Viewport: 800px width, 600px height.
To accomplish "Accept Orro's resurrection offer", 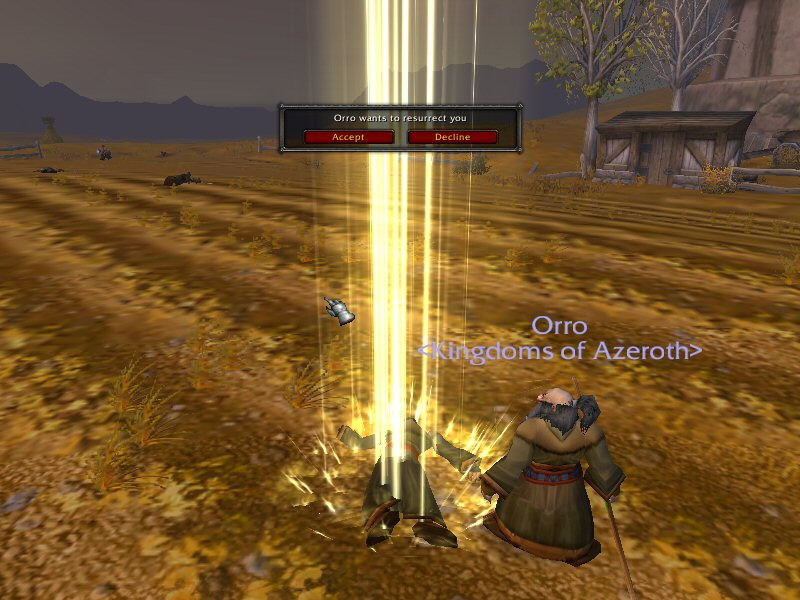I will click(348, 137).
